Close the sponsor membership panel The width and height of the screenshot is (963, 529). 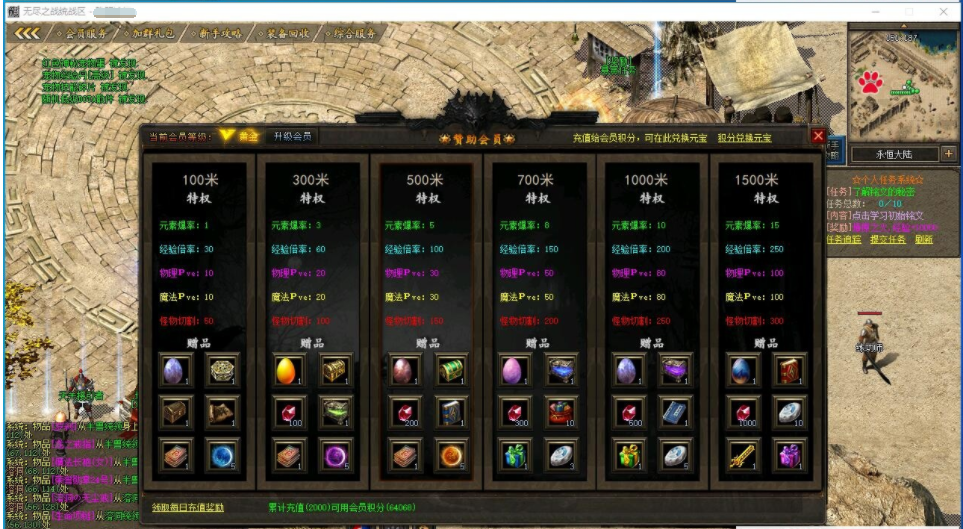[x=818, y=136]
